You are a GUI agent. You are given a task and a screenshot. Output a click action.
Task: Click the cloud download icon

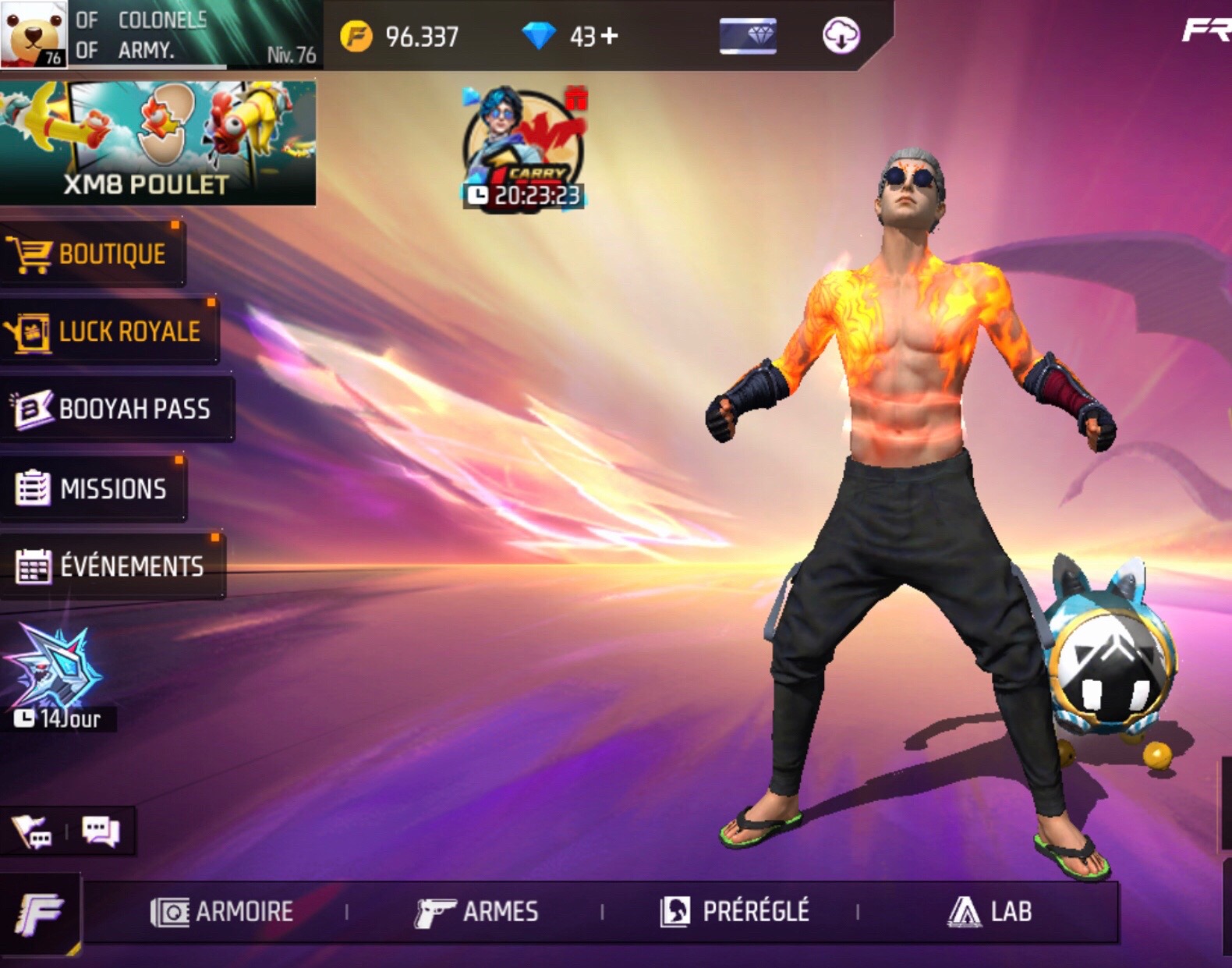coord(841,36)
